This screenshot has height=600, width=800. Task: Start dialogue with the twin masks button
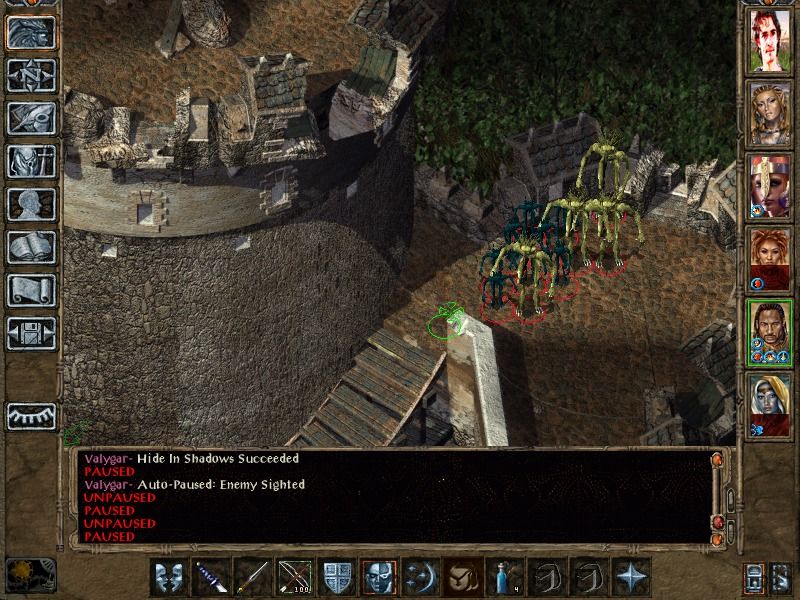click(x=168, y=578)
